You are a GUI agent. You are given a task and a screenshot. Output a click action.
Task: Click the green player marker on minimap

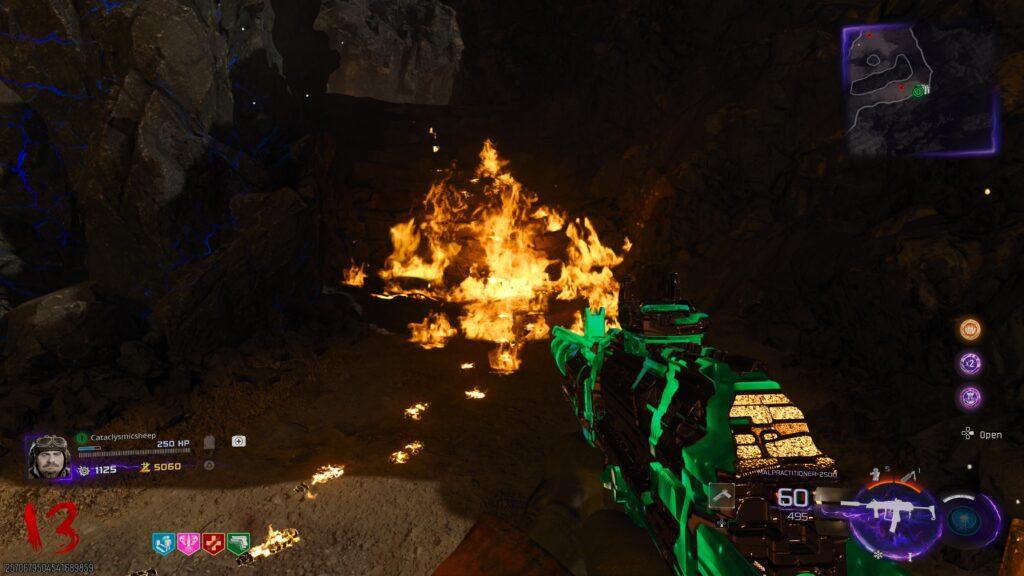917,91
